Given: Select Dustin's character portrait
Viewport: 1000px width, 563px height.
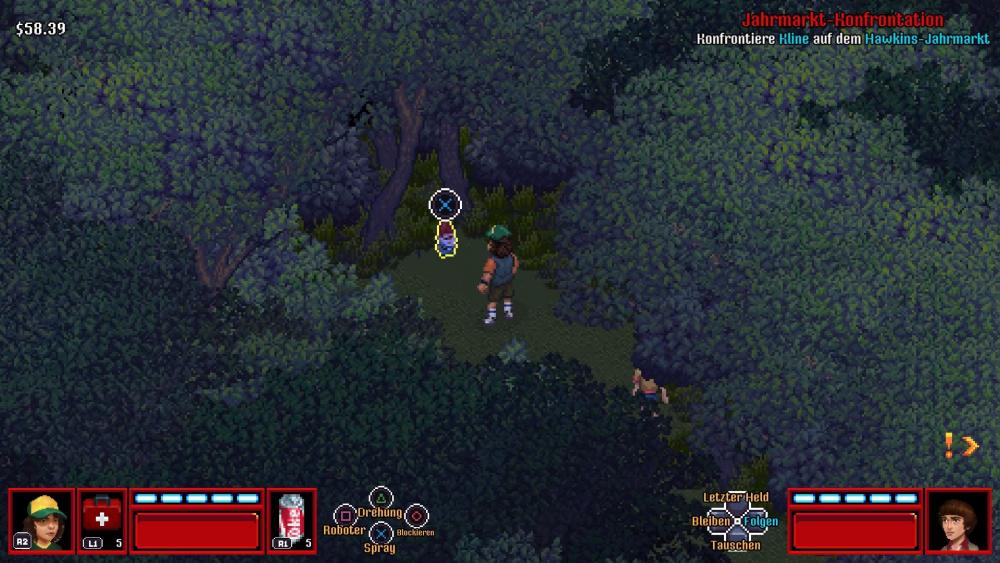Looking at the screenshot, I should [42, 520].
